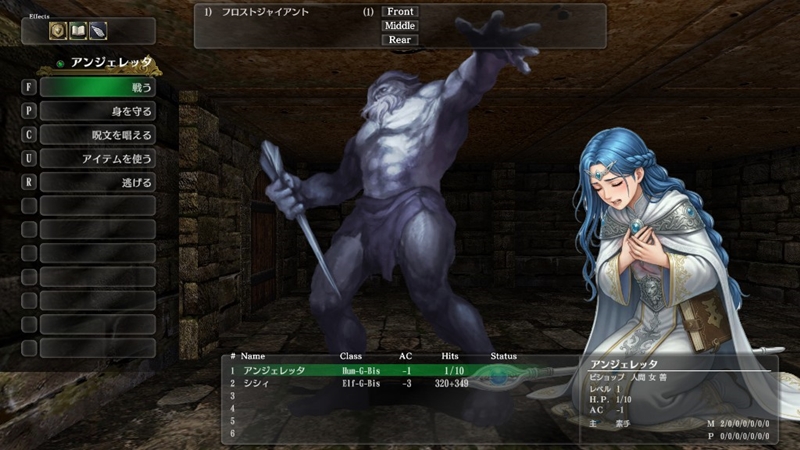The width and height of the screenshot is (800, 450).
Task: Select 身を守る (Defend) command
Action: pyautogui.click(x=97, y=111)
